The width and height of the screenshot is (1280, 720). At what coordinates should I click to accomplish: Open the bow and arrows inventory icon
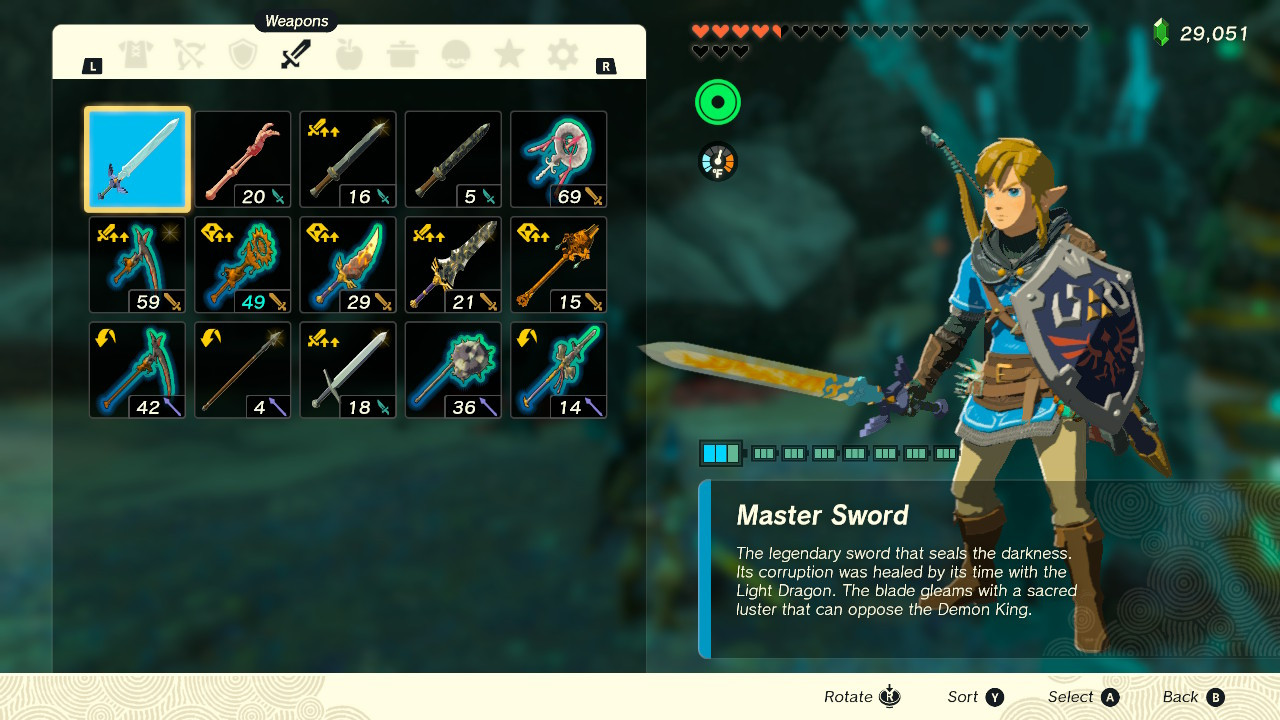click(x=190, y=55)
